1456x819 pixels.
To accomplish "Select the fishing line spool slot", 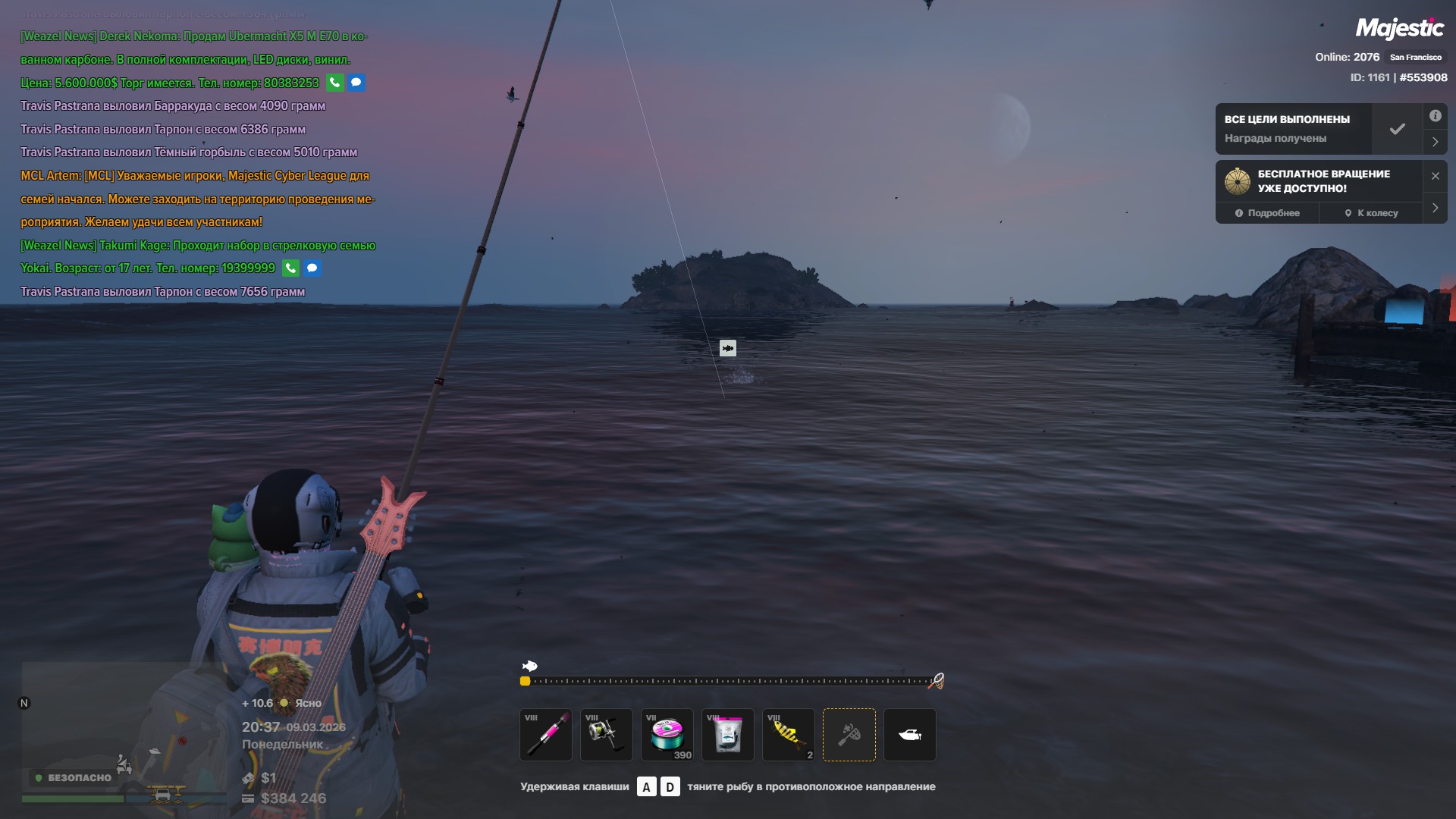I will click(x=667, y=734).
